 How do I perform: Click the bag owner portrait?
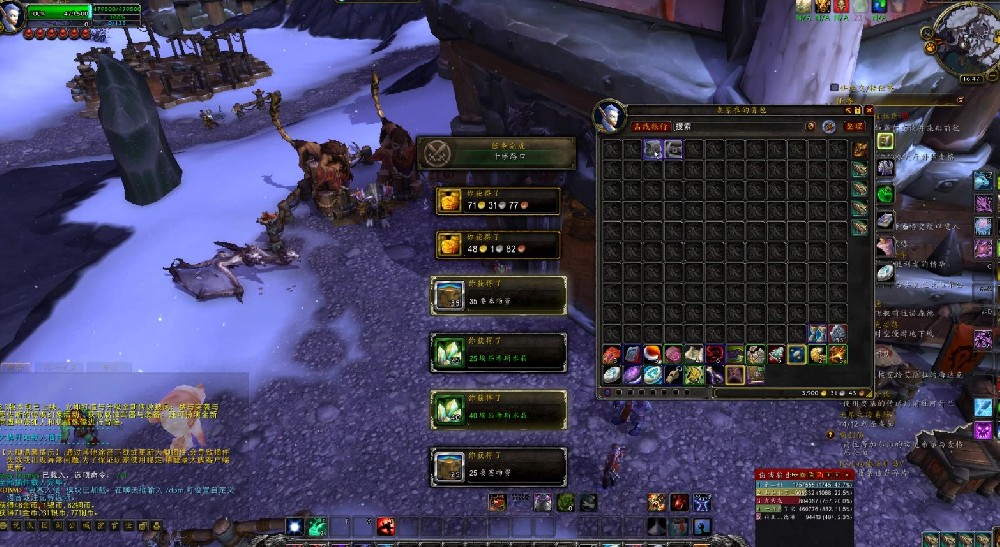(609, 115)
